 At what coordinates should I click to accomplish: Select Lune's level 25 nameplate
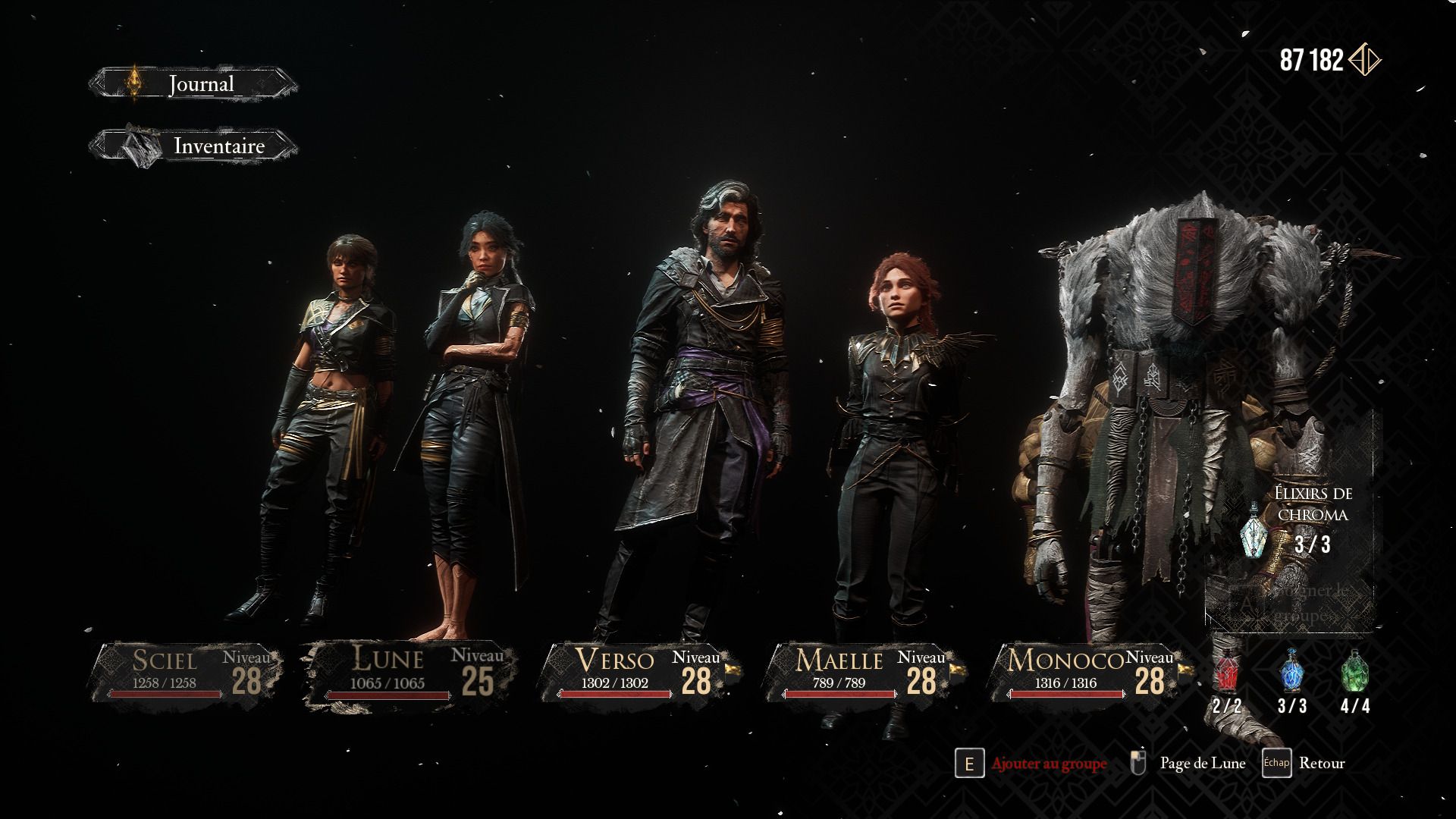pos(410,673)
